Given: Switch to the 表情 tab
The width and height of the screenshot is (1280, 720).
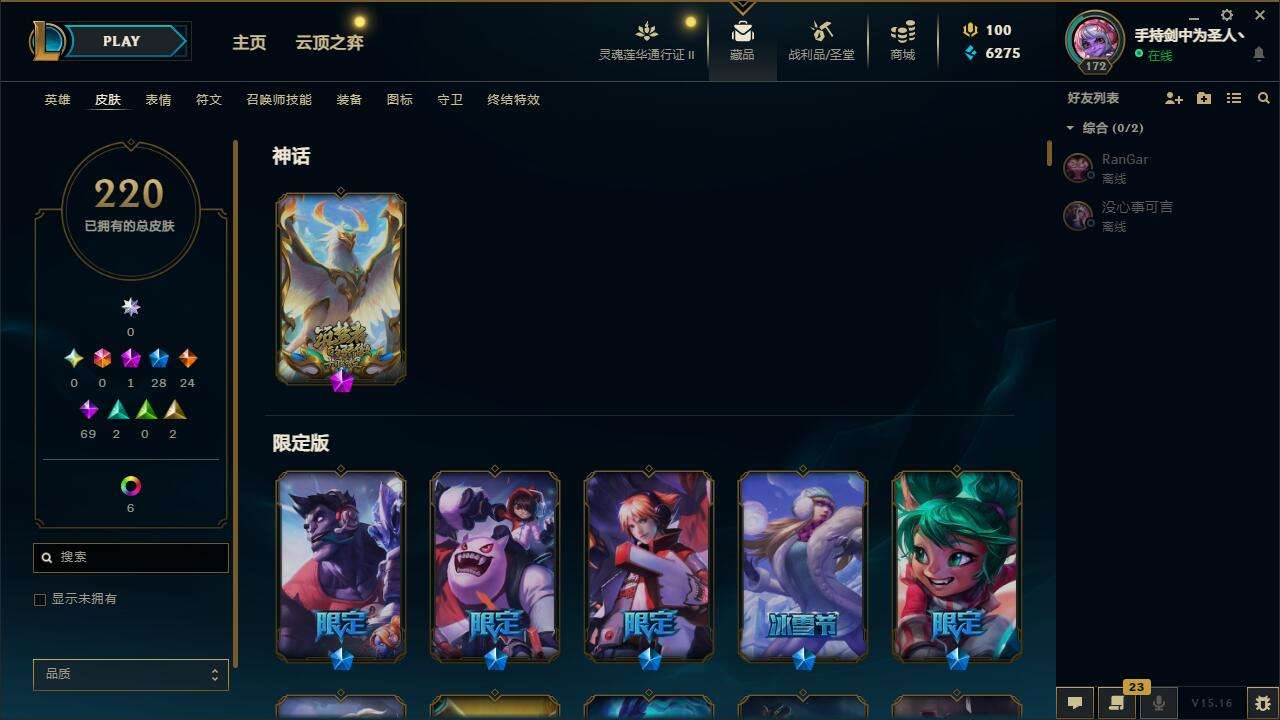Looking at the screenshot, I should pos(158,99).
